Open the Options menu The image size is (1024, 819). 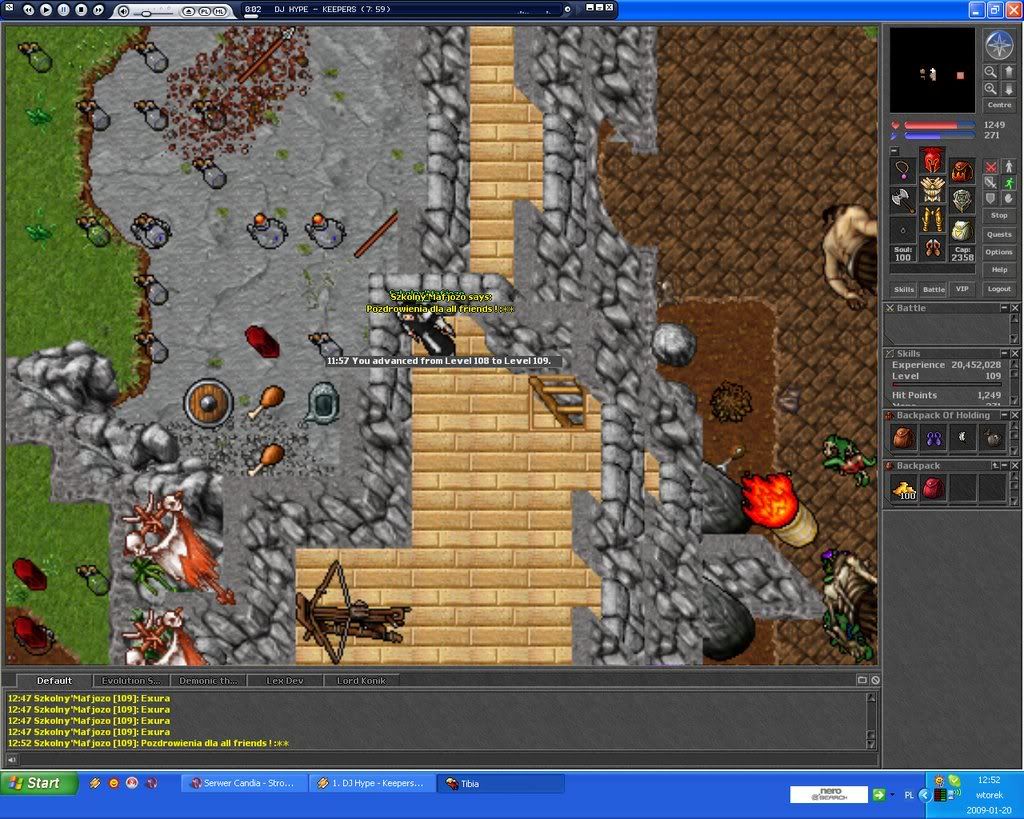[x=999, y=252]
